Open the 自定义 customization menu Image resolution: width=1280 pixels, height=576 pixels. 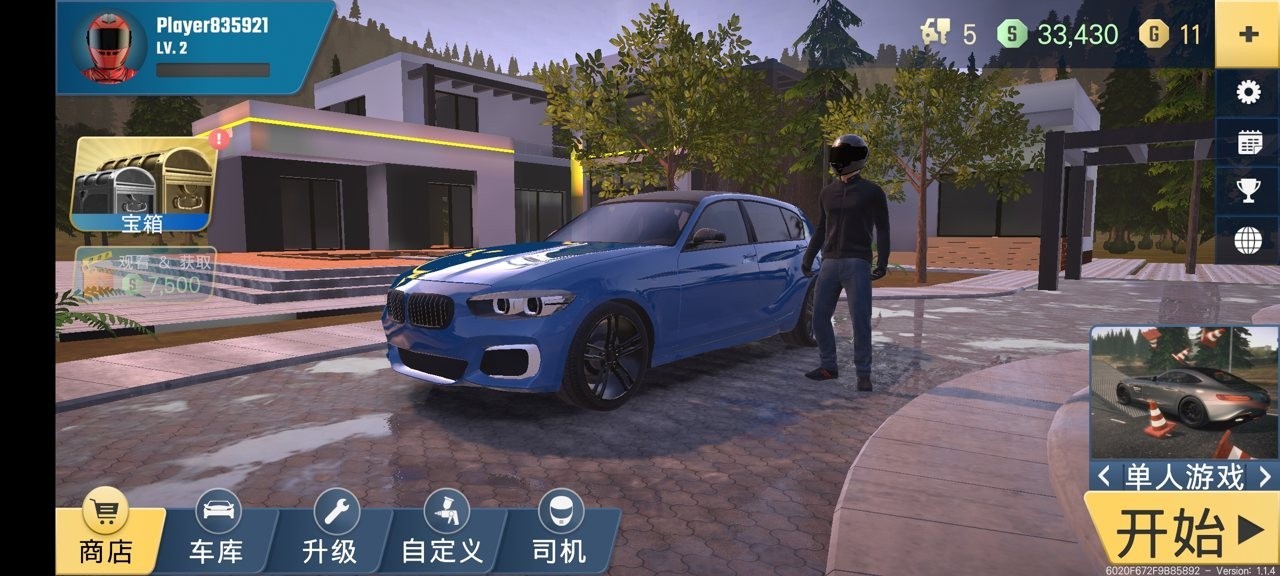click(442, 534)
